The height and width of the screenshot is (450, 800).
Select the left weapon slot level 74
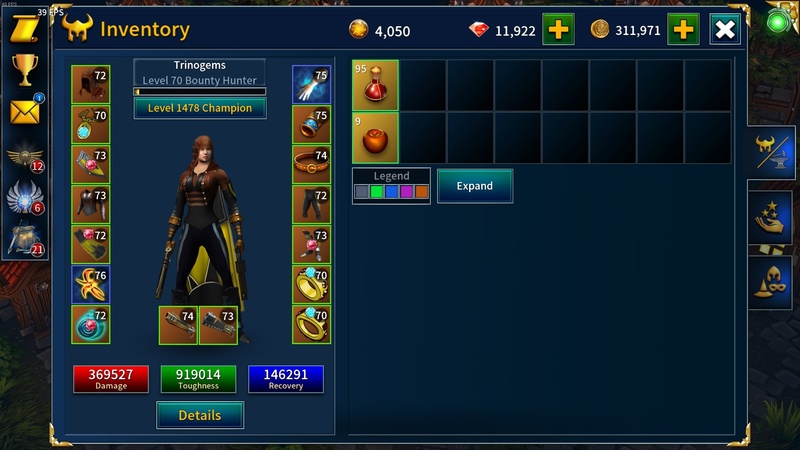178,325
